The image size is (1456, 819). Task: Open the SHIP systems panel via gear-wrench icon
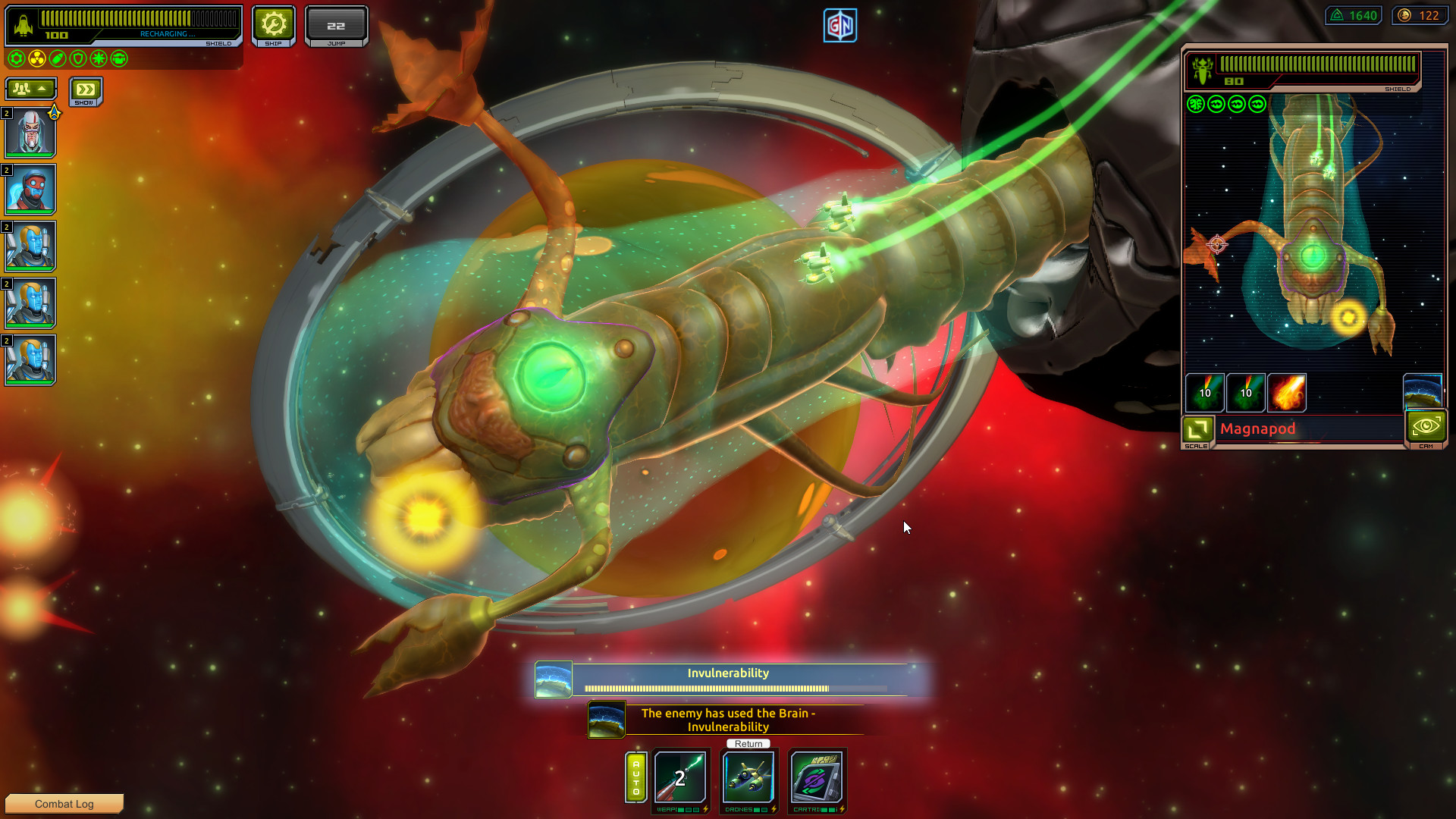(273, 24)
